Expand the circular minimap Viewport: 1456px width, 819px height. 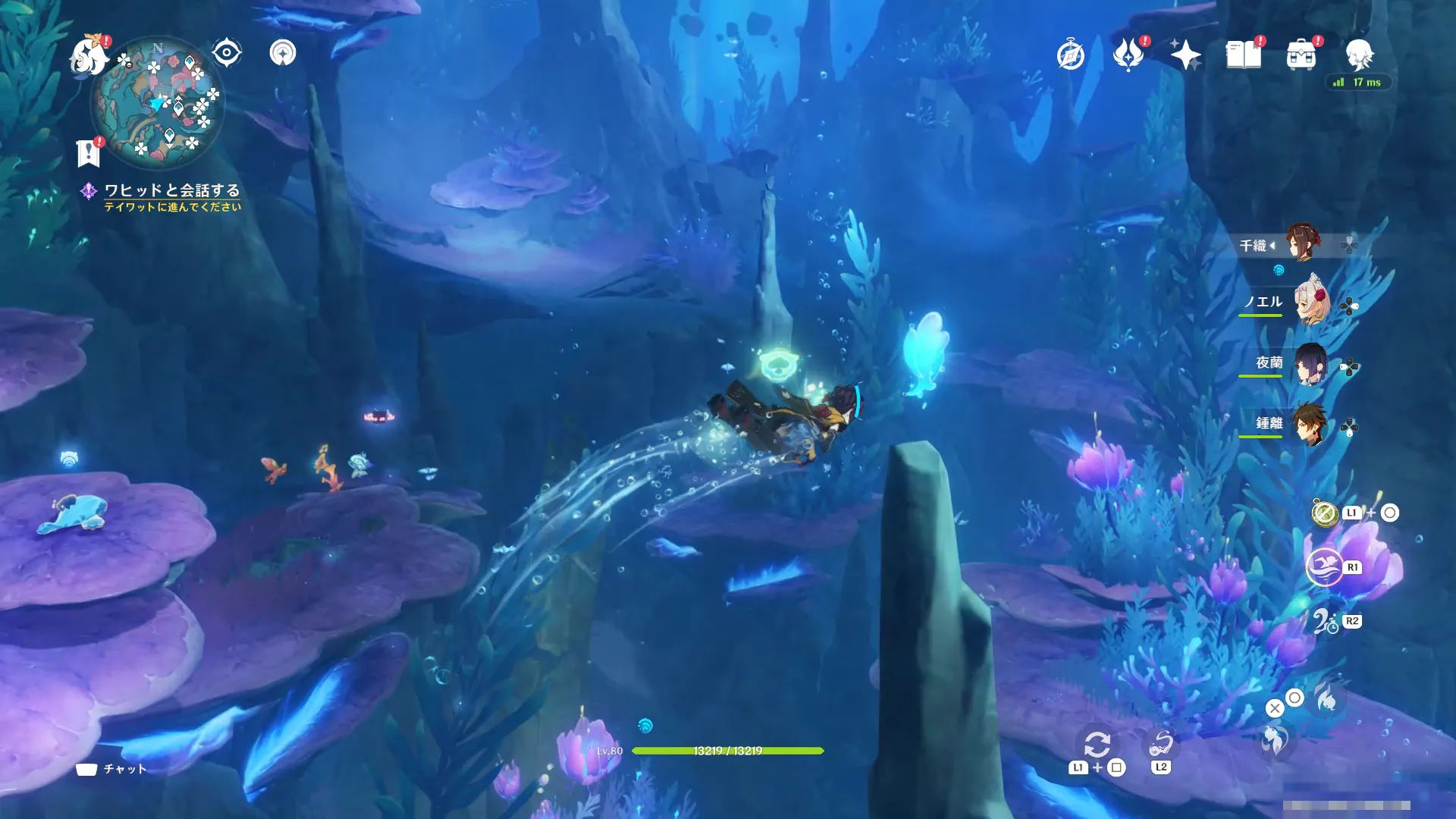click(158, 104)
